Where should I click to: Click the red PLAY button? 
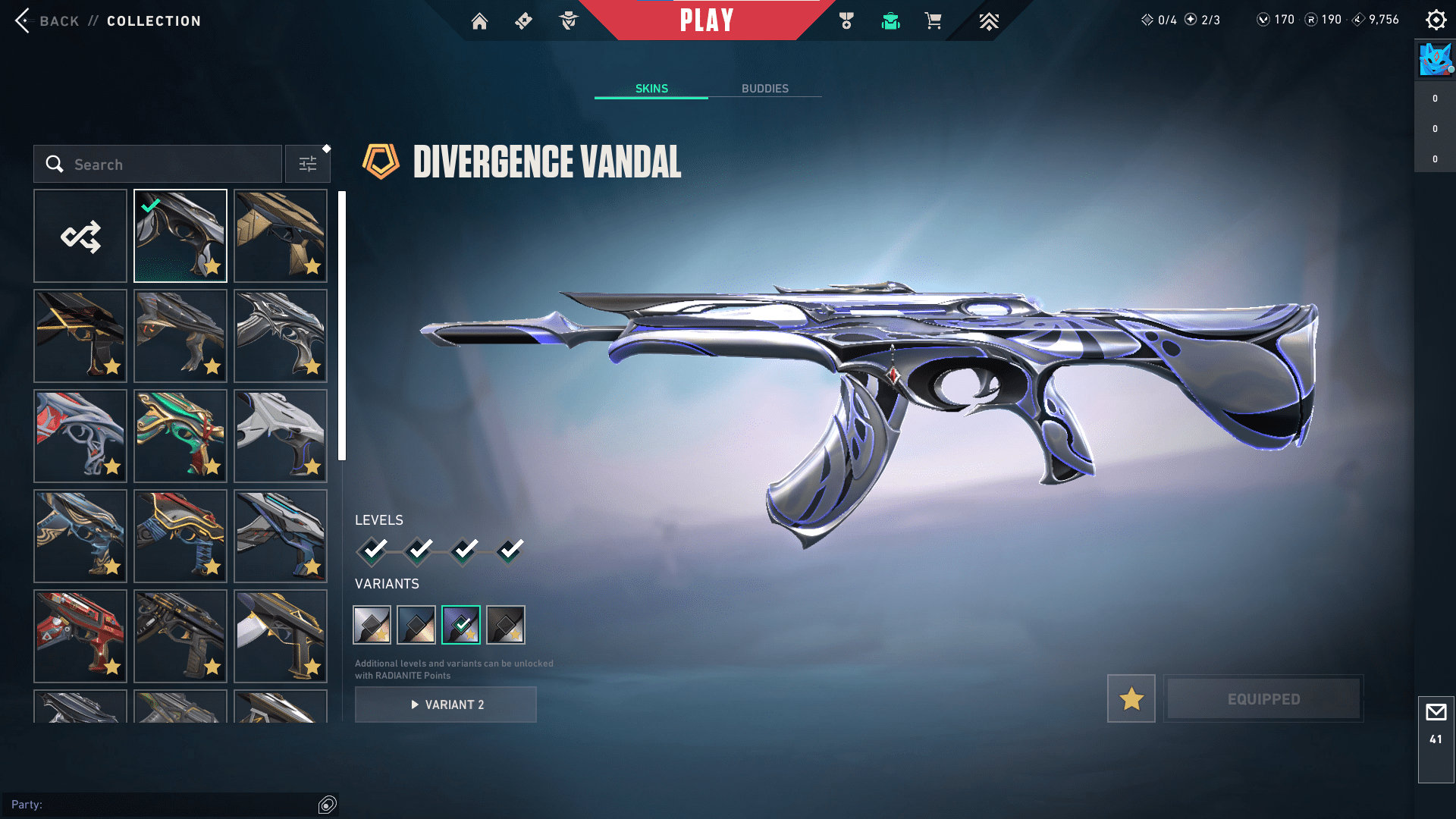click(707, 20)
